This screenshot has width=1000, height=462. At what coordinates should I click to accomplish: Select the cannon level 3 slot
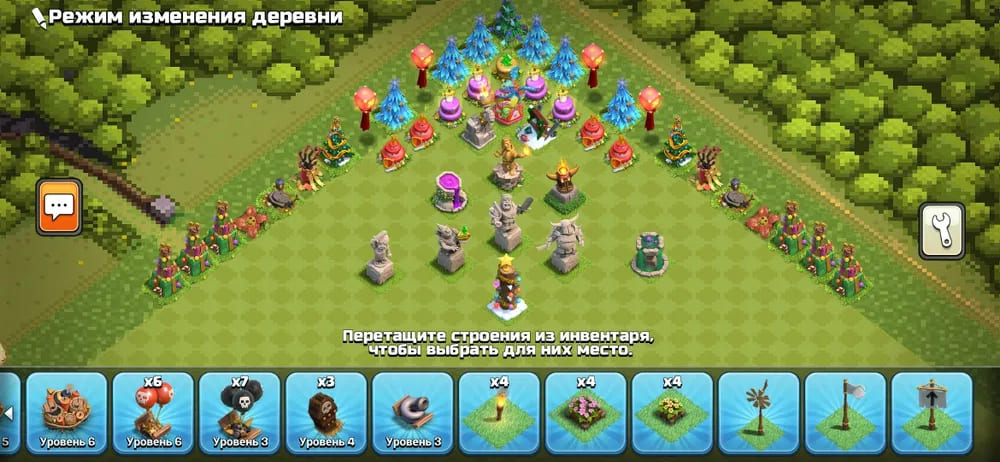[413, 412]
